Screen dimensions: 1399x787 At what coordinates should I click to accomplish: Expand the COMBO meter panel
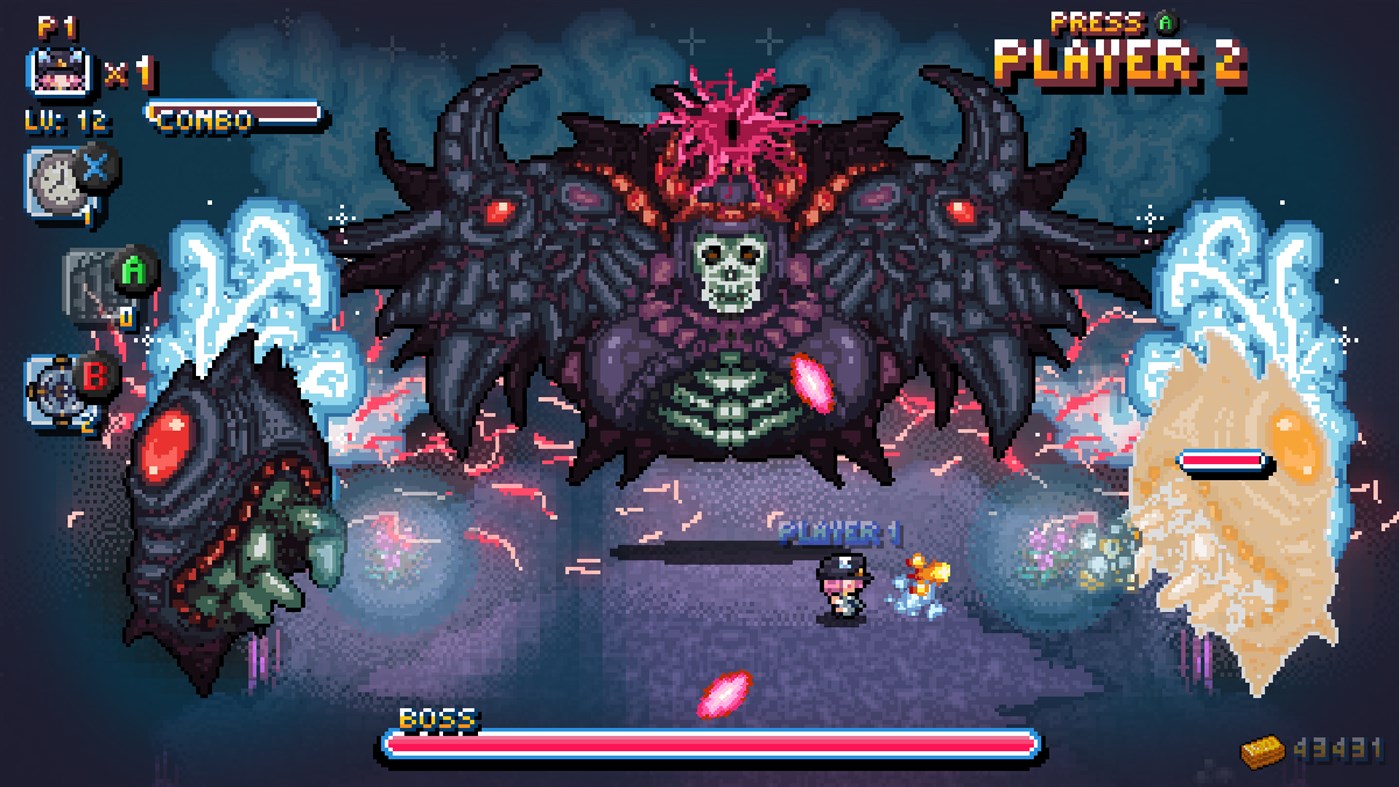pos(230,117)
